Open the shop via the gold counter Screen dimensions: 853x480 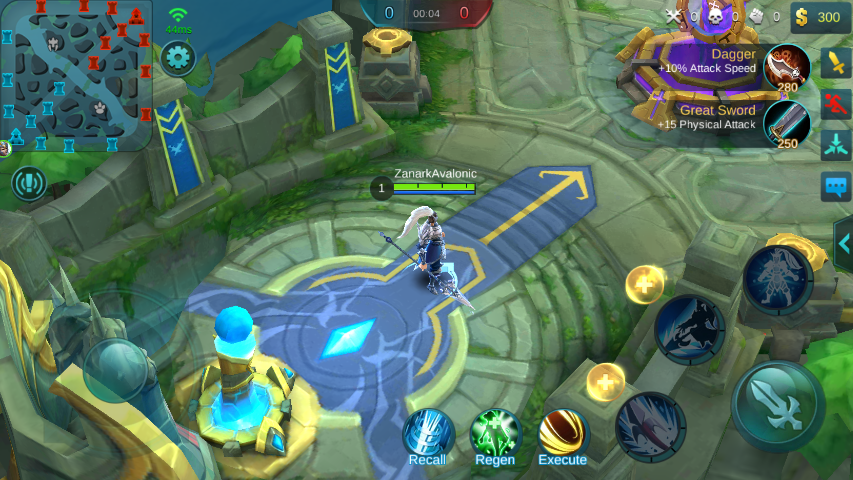pyautogui.click(x=817, y=17)
